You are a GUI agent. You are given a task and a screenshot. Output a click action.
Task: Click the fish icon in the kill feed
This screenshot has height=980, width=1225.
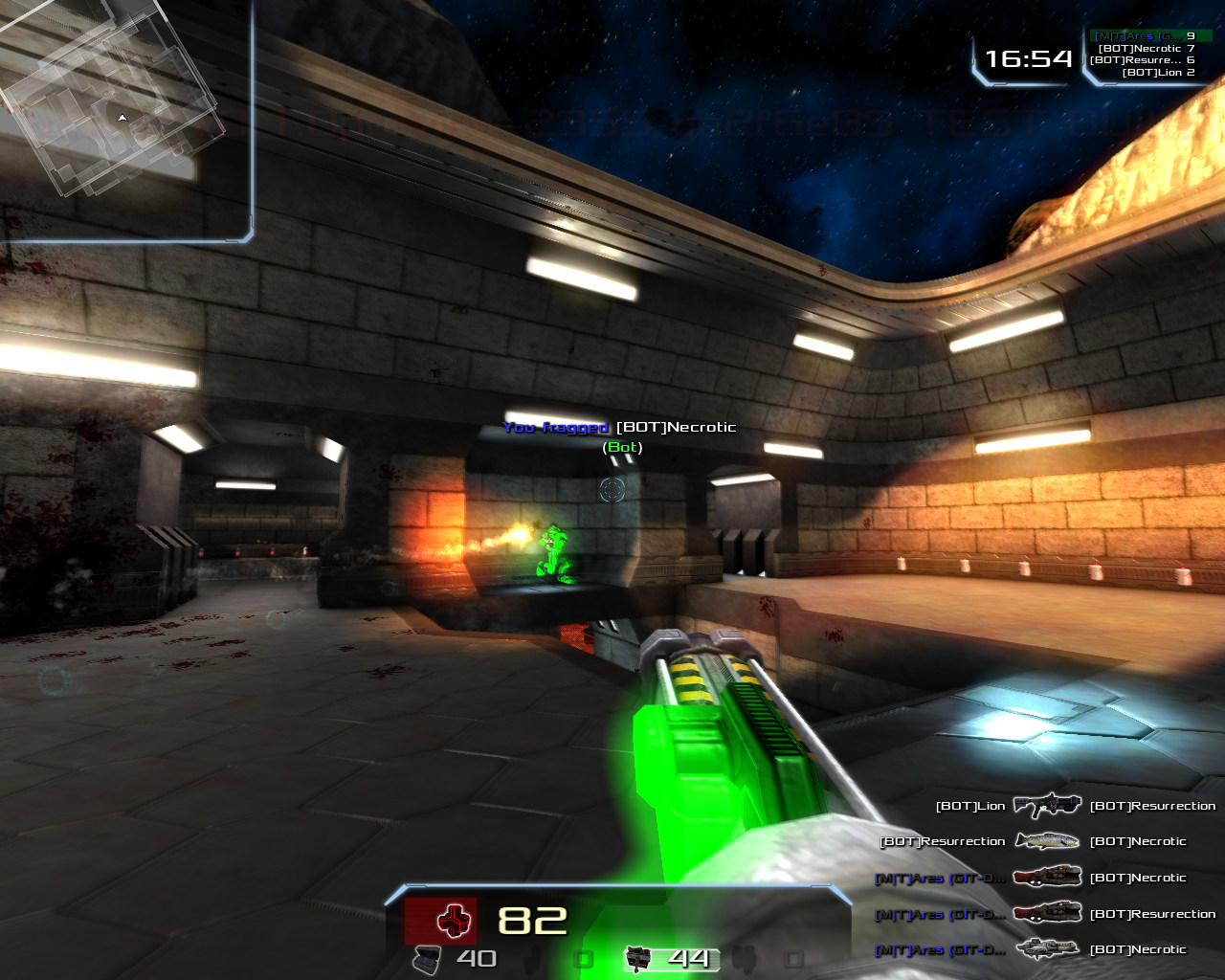[x=1047, y=841]
